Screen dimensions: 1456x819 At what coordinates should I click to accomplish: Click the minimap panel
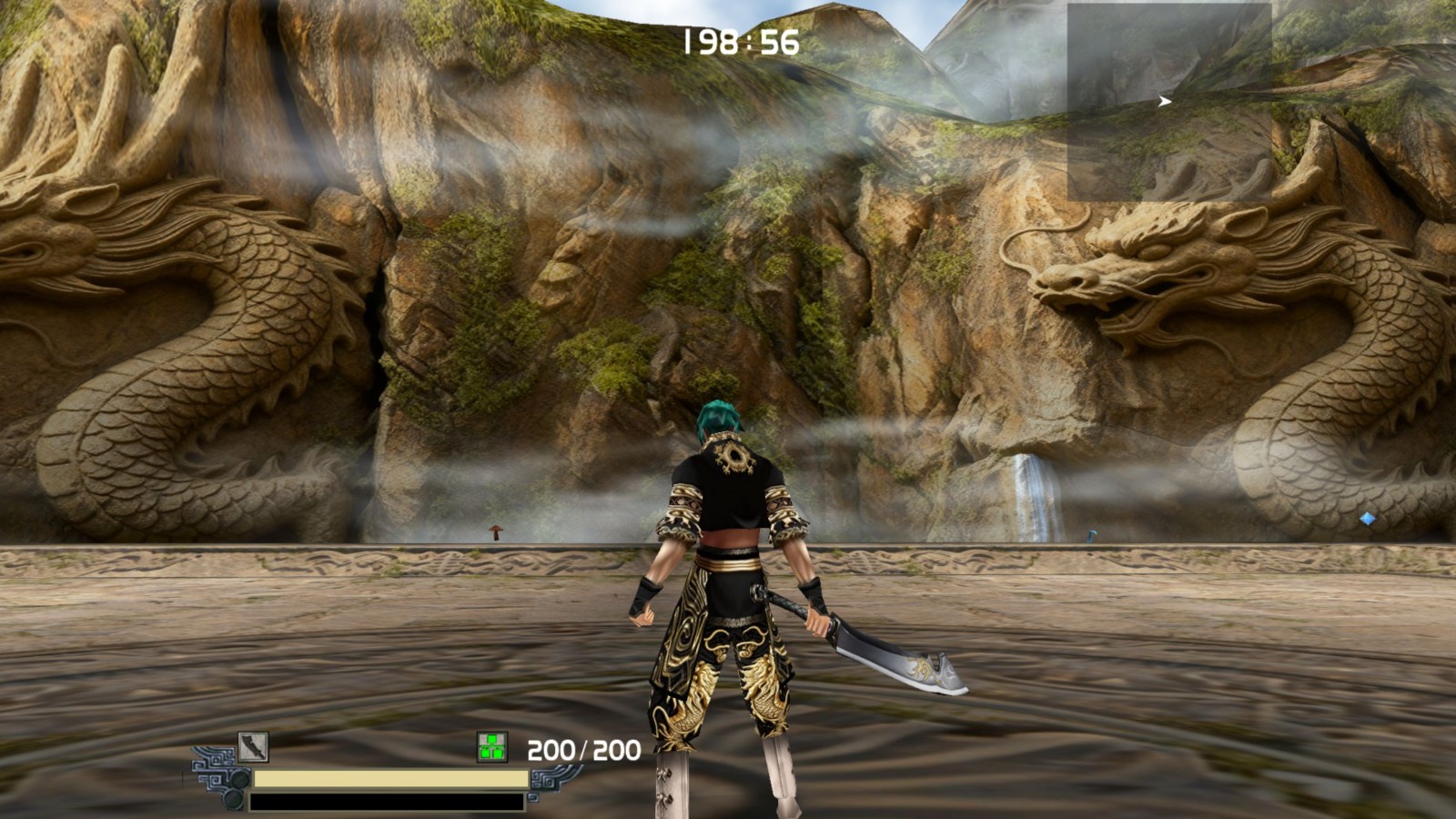(1169, 102)
